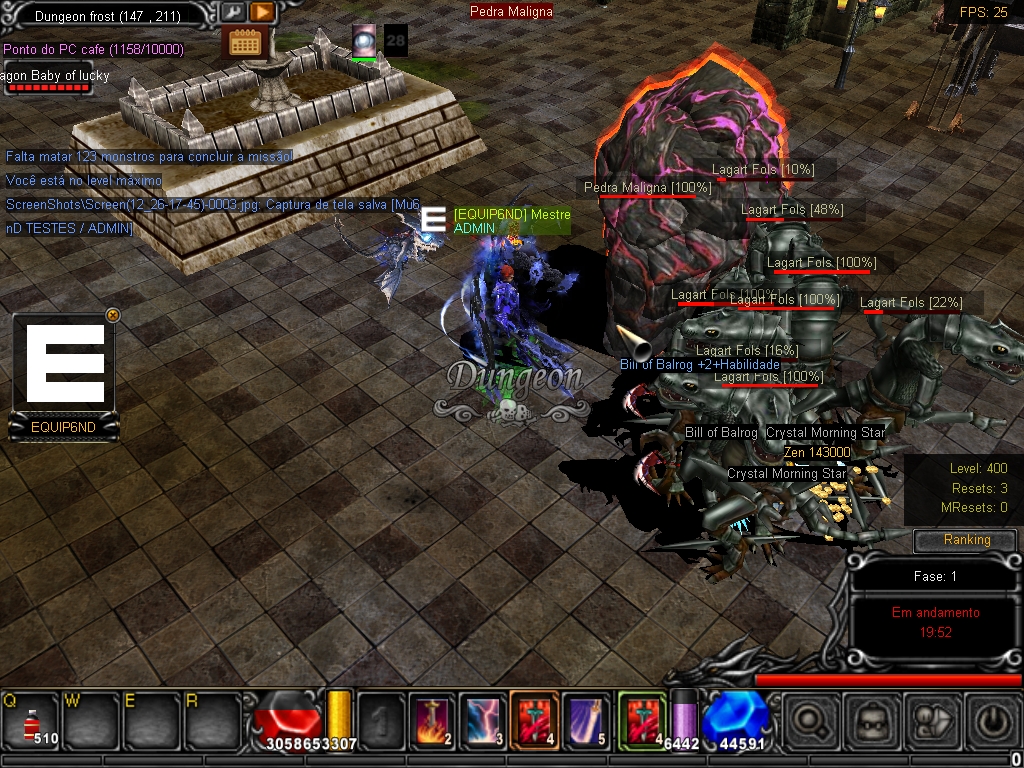Click the green-bordered active skill icon
Image resolution: width=1024 pixels, height=768 pixels.
(x=642, y=720)
